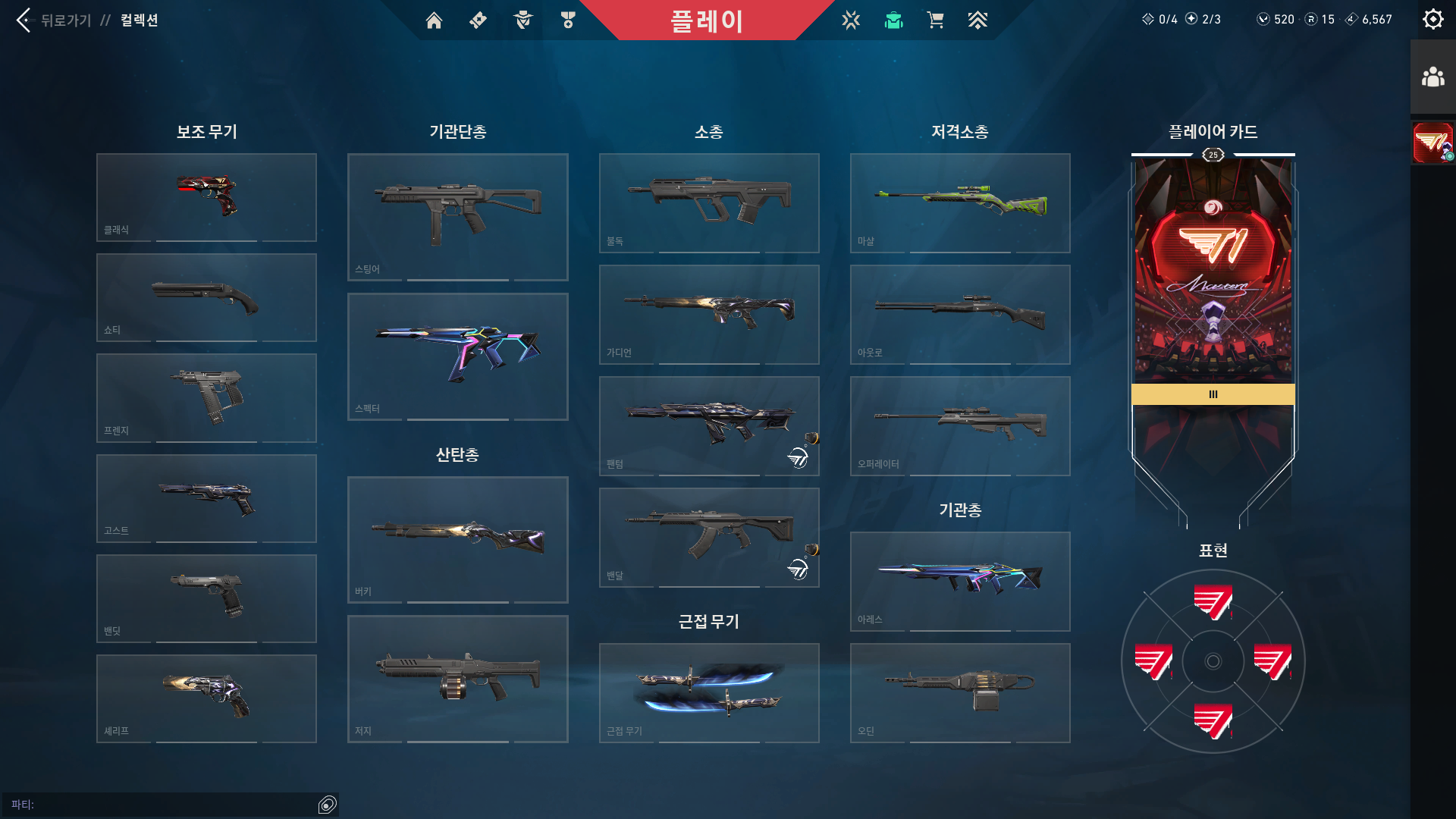The image size is (1456, 819).
Task: Open the battlepass via the ticket icon
Action: [477, 20]
